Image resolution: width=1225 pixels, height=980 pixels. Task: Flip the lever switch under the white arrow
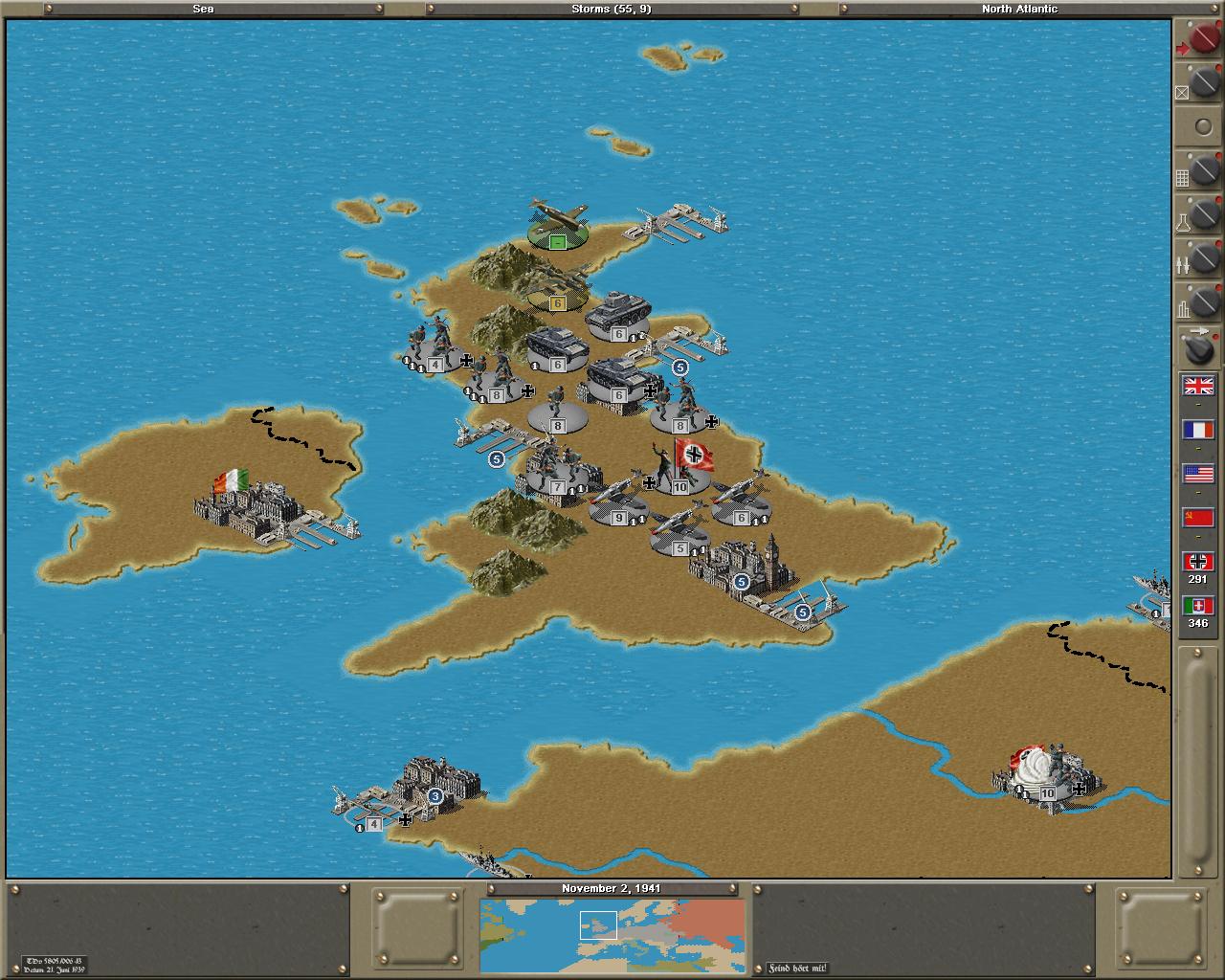tap(1200, 348)
